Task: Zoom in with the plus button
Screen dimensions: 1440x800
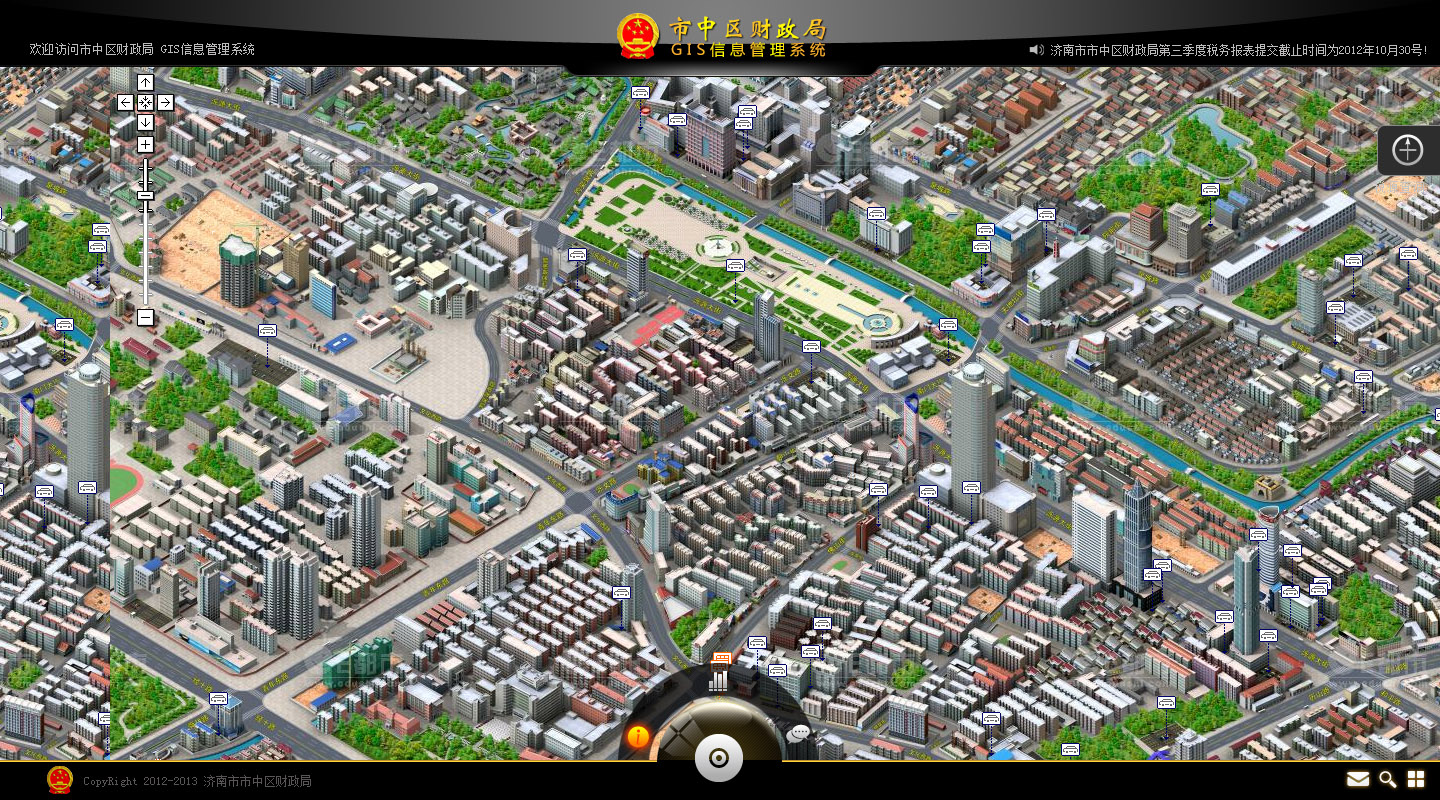Action: (145, 145)
